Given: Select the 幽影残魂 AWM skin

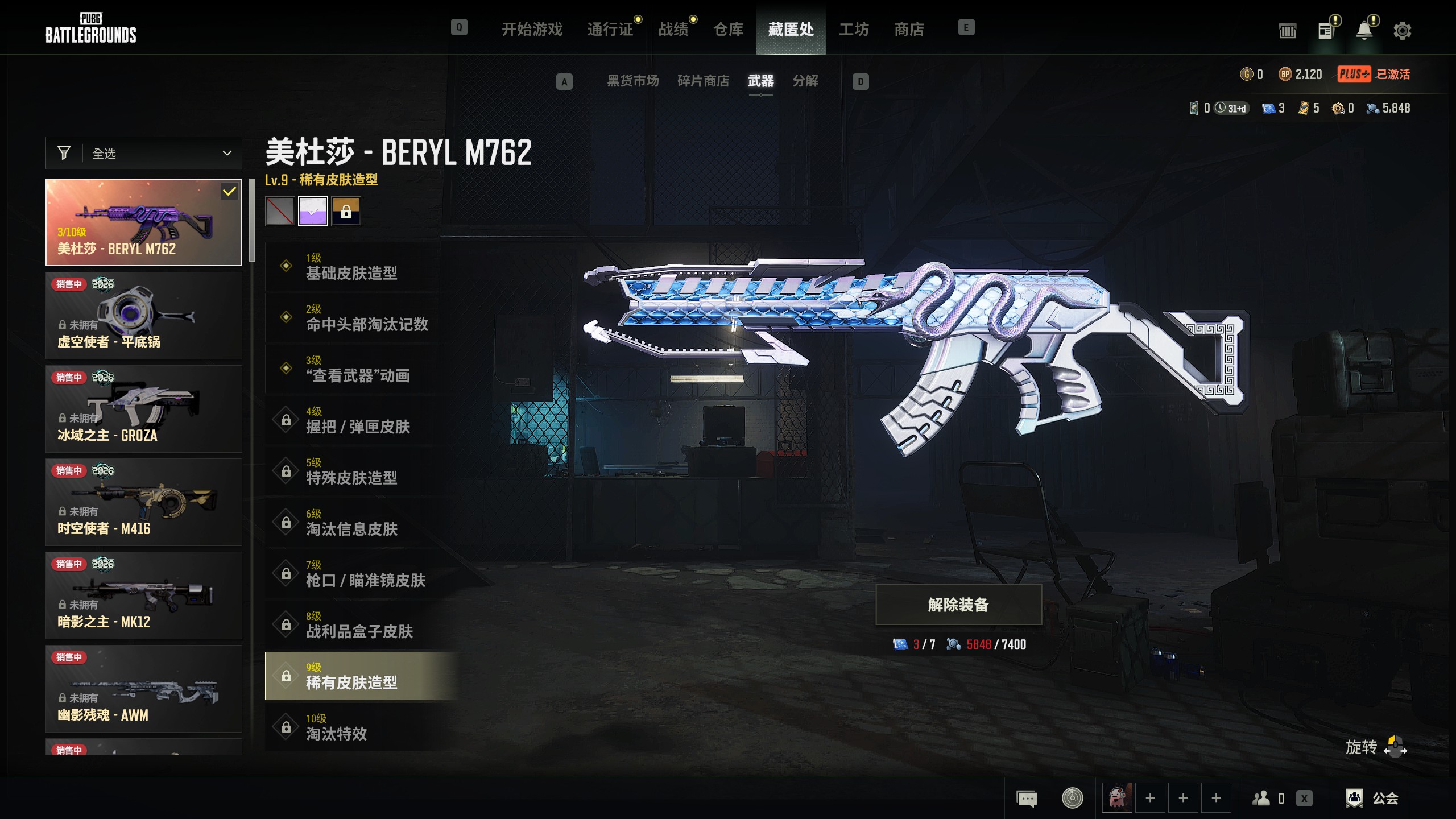Looking at the screenshot, I should (x=144, y=688).
